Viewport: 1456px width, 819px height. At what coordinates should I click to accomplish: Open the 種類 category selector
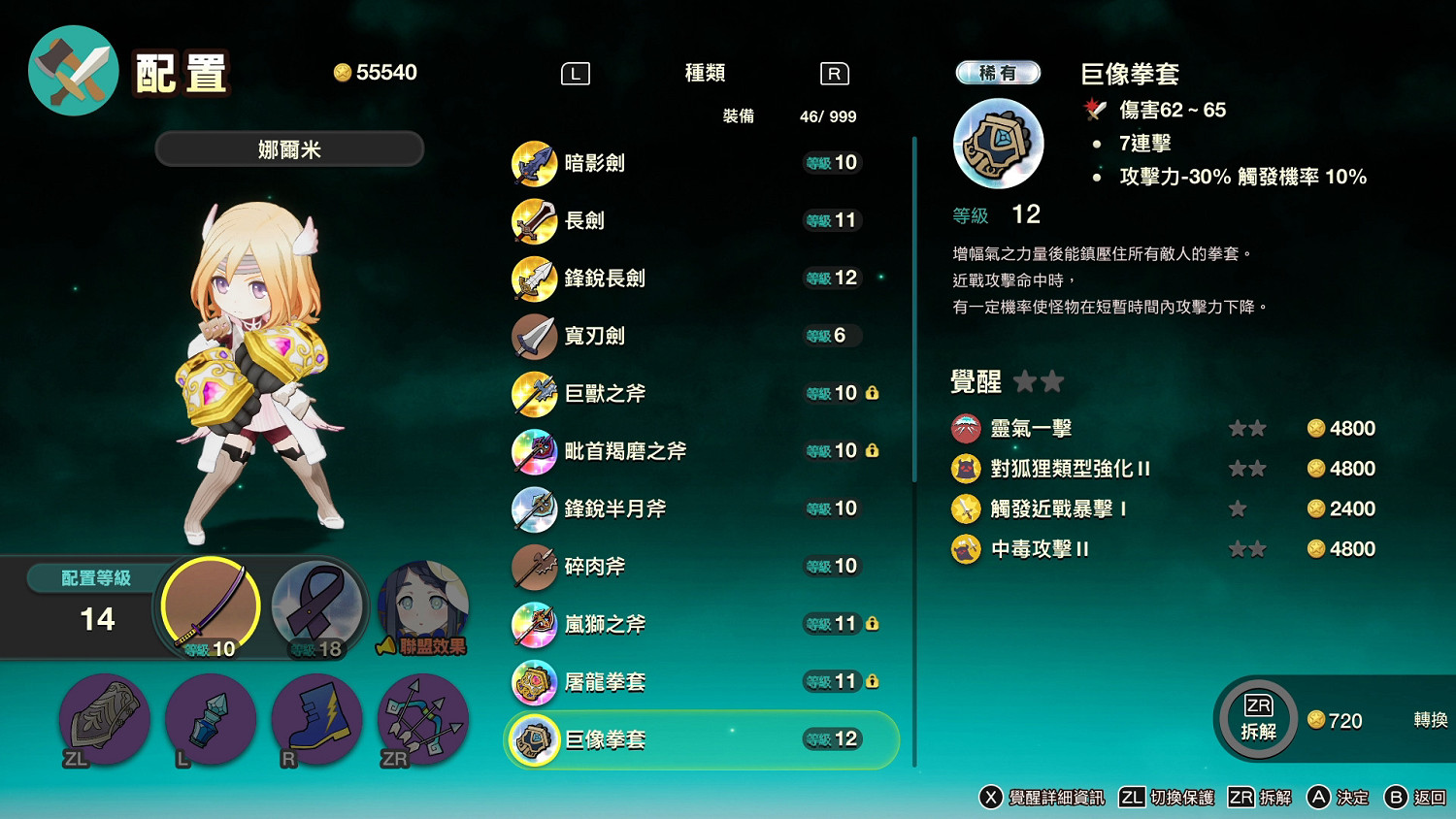703,73
